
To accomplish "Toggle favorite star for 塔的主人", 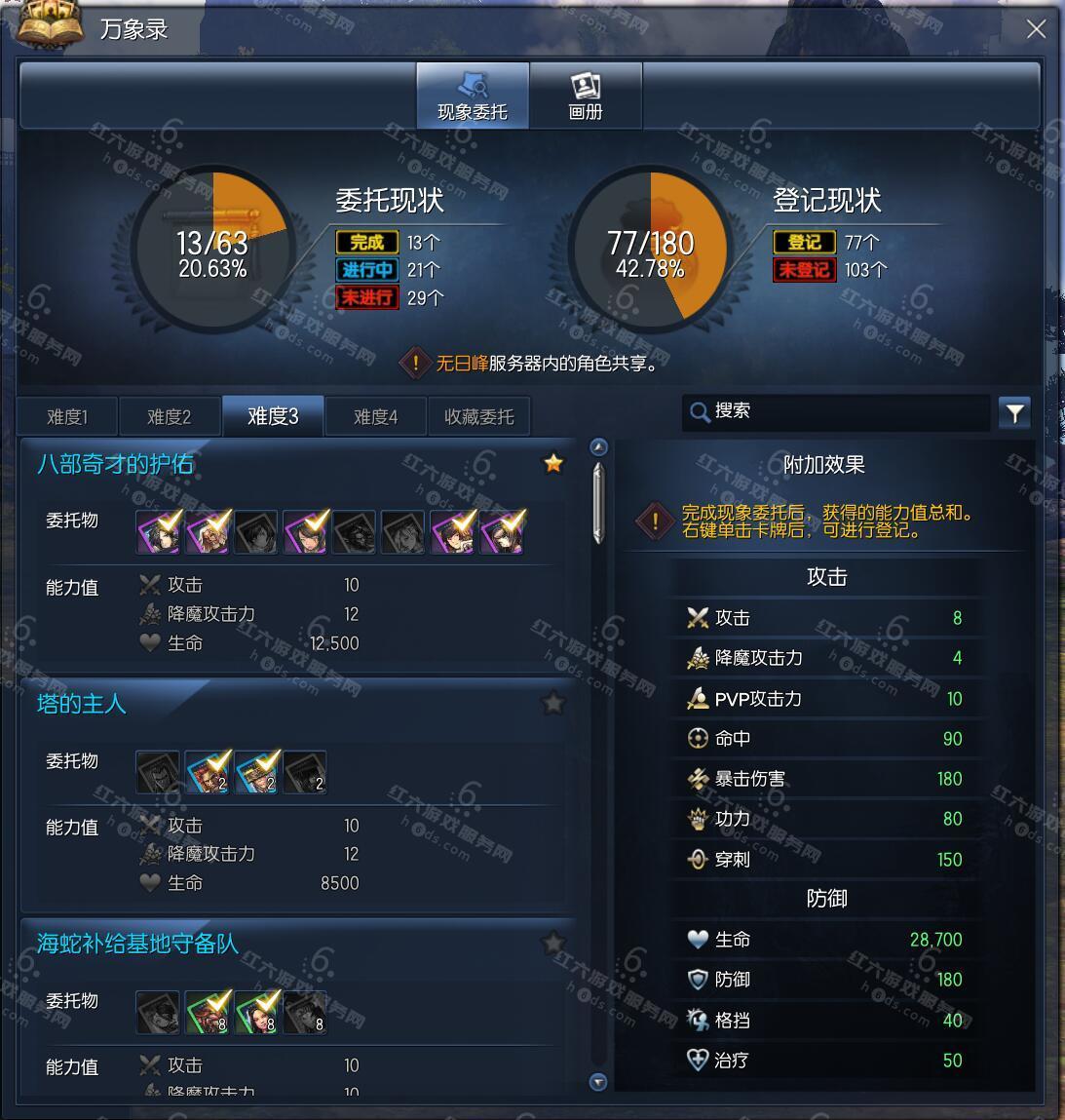I will 553,702.
